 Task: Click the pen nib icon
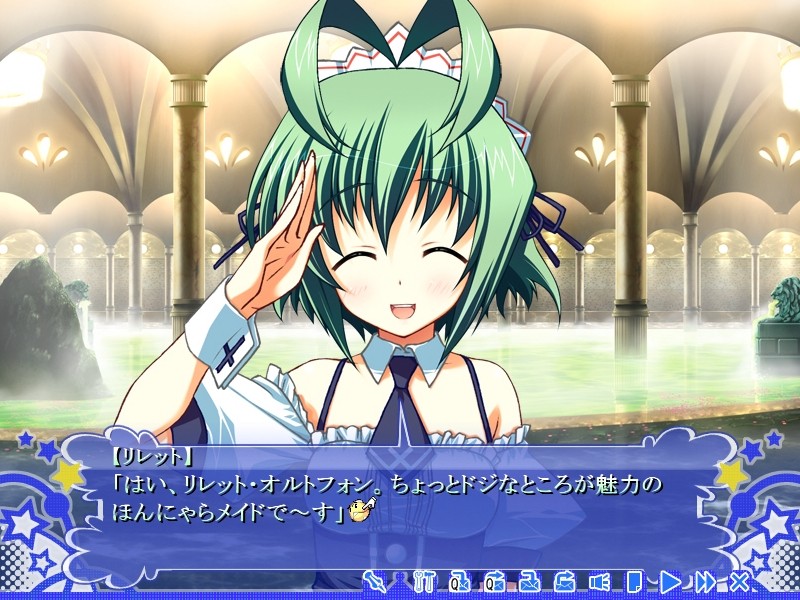(x=375, y=580)
